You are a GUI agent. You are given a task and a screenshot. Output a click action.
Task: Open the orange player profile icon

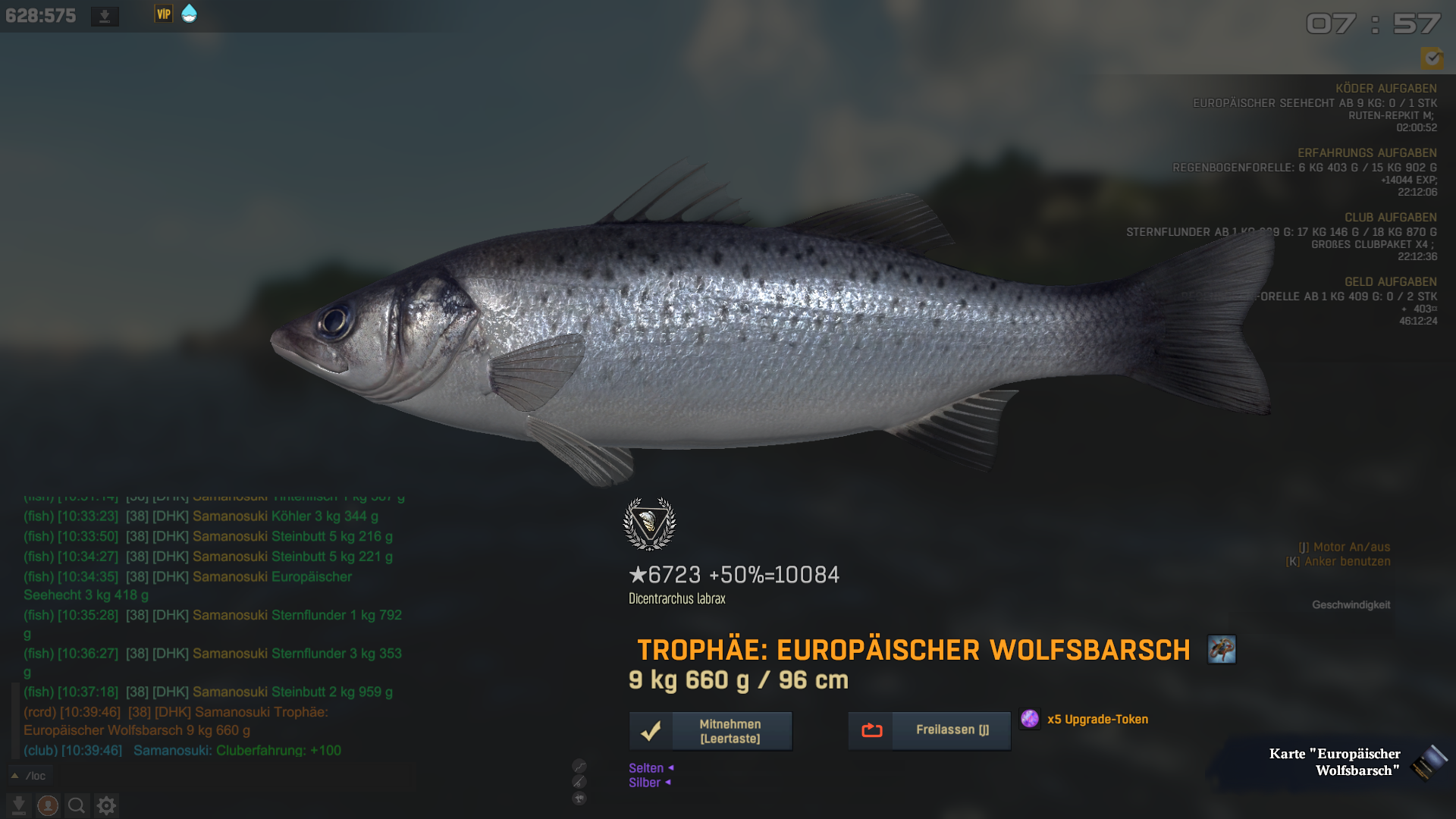[x=48, y=805]
